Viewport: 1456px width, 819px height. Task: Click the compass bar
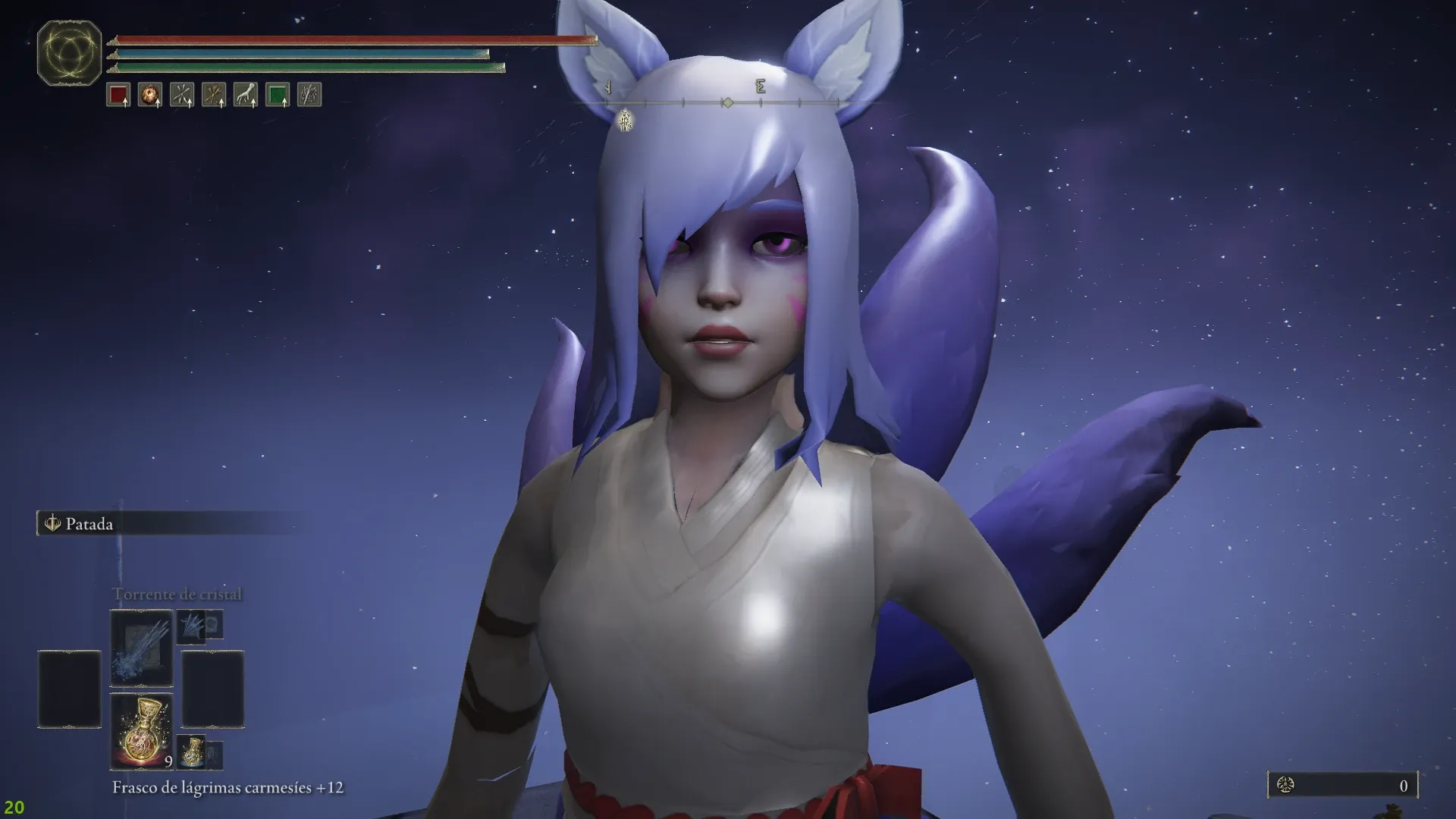click(726, 102)
